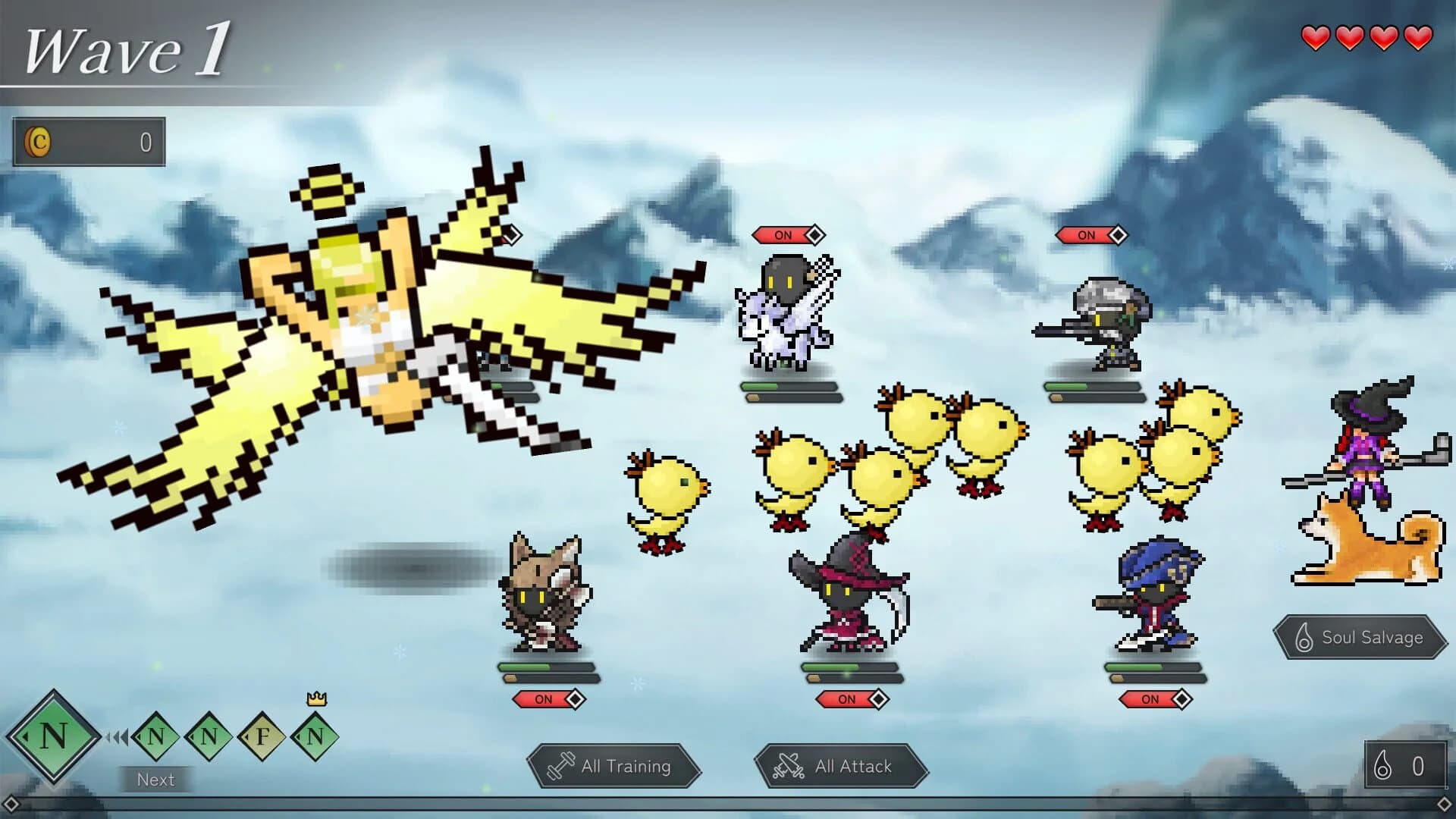Open the Soul Salvage panel
Screen dimensions: 1456x819
pyautogui.click(x=1361, y=637)
